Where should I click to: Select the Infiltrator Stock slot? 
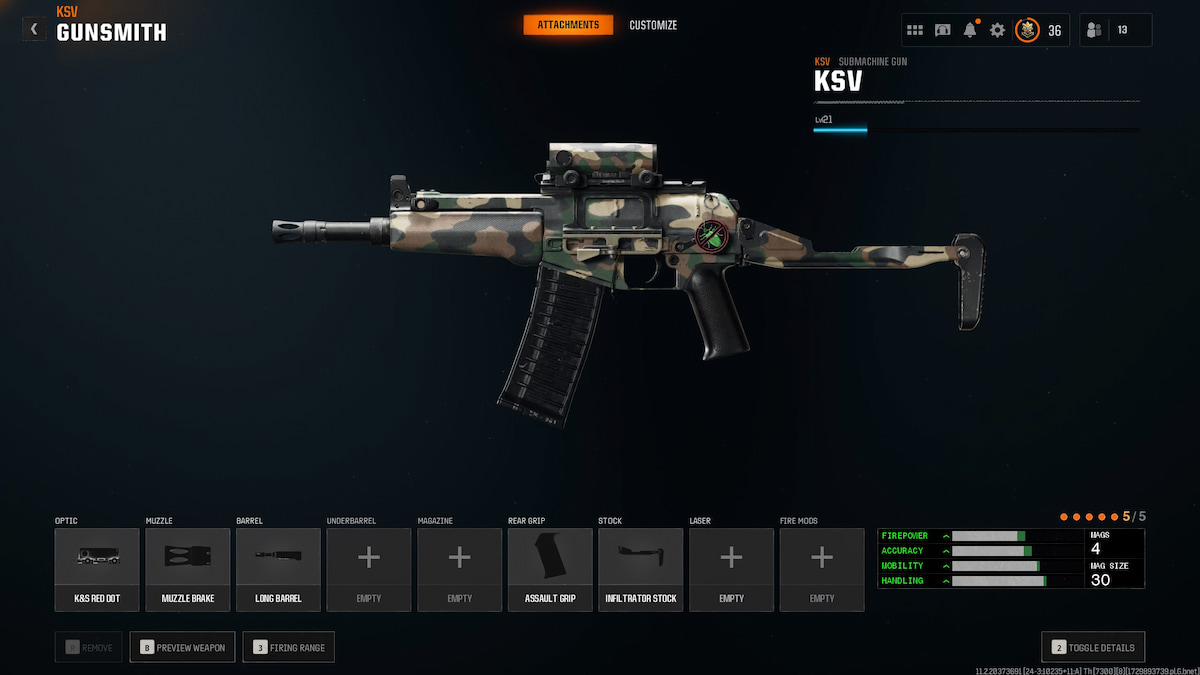pos(641,569)
